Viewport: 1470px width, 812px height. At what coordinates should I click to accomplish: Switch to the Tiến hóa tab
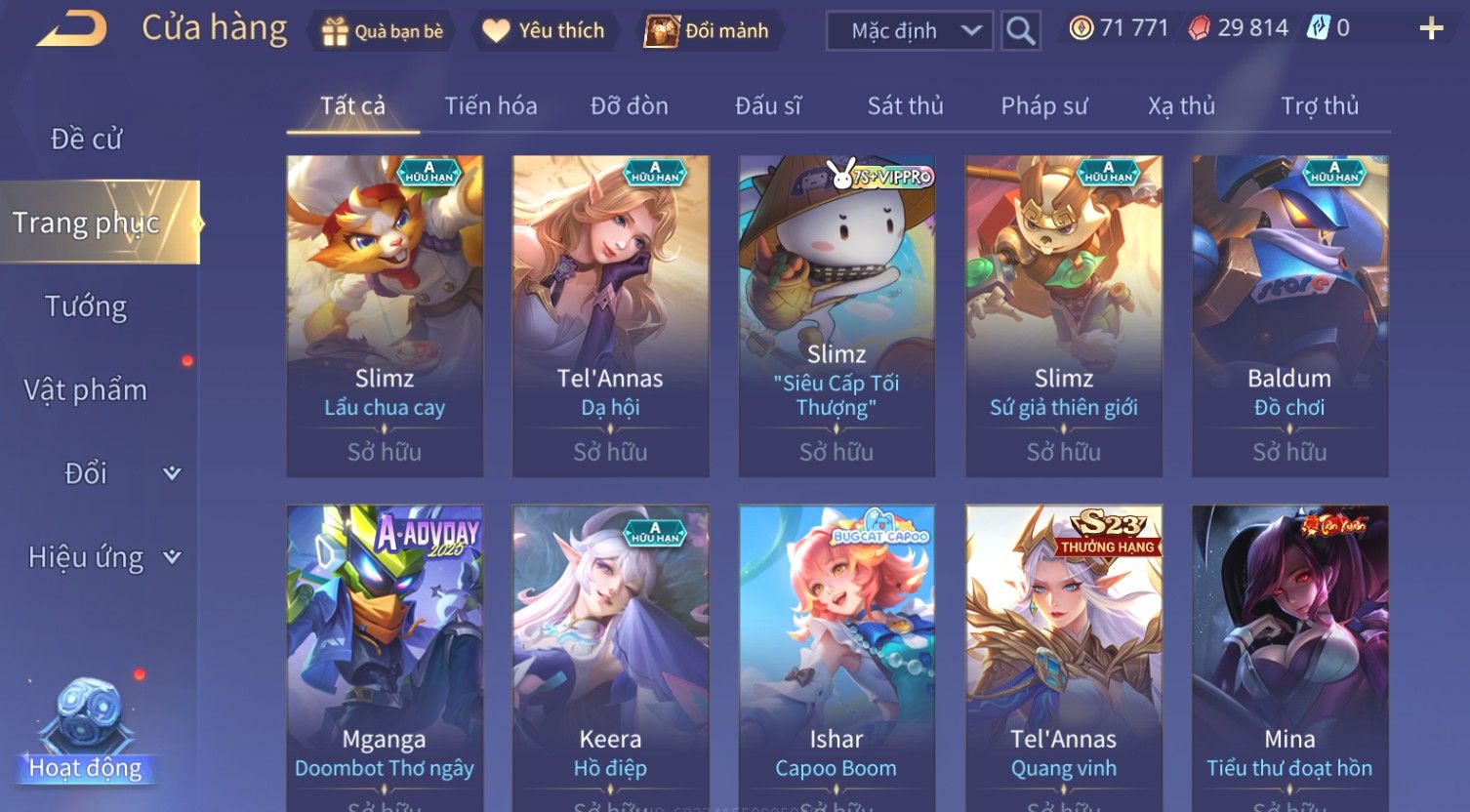pyautogui.click(x=491, y=105)
